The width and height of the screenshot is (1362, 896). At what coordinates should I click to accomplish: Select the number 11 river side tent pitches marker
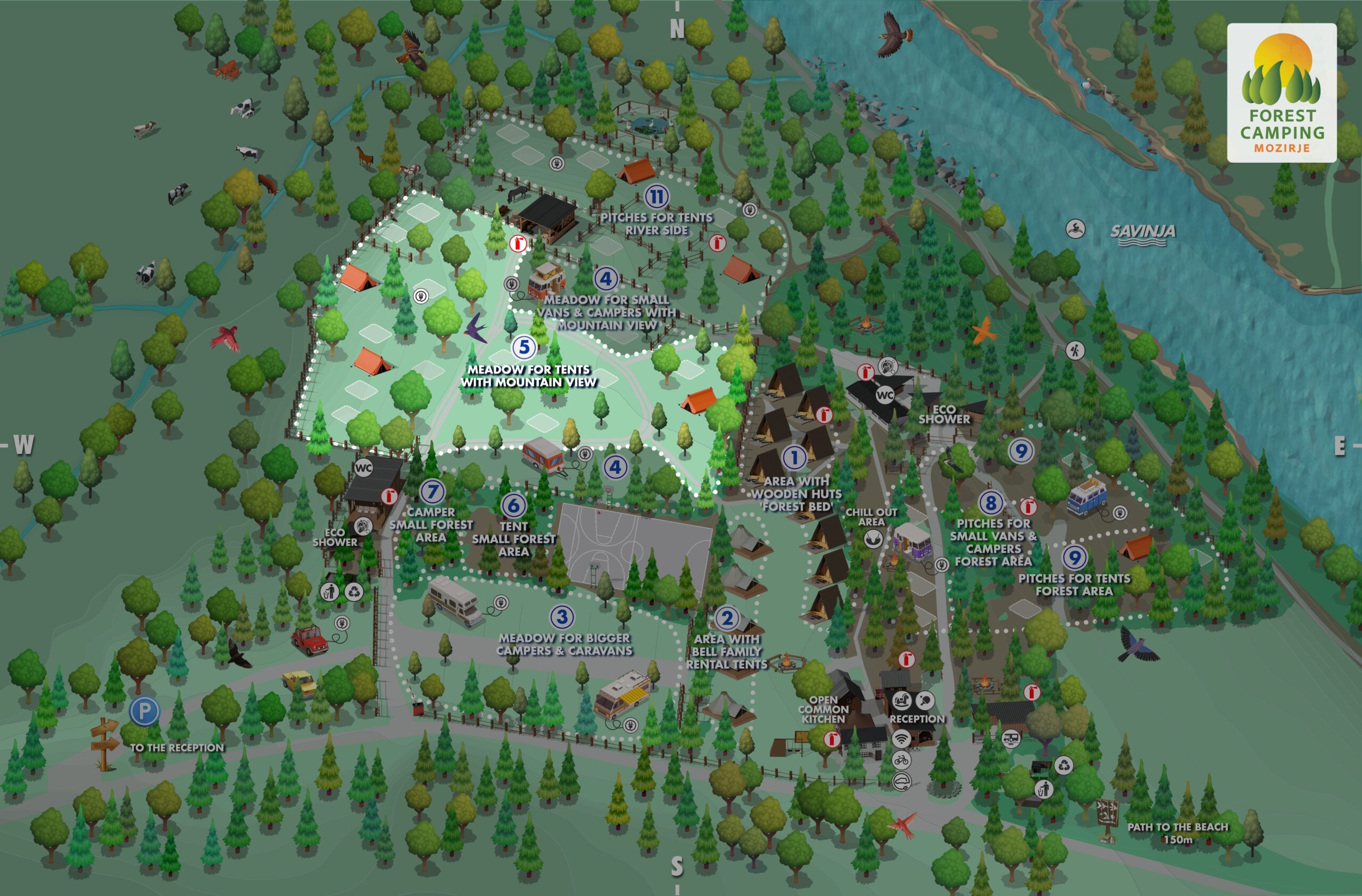(657, 197)
